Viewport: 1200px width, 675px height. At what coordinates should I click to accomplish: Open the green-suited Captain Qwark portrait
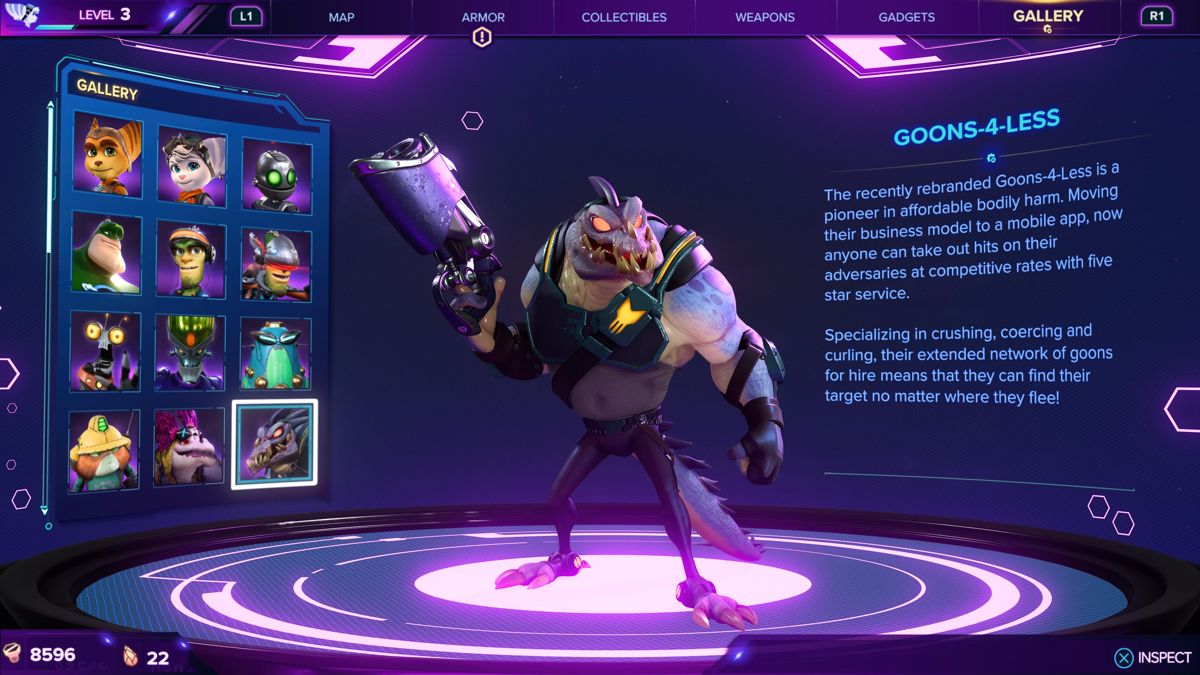click(x=106, y=251)
